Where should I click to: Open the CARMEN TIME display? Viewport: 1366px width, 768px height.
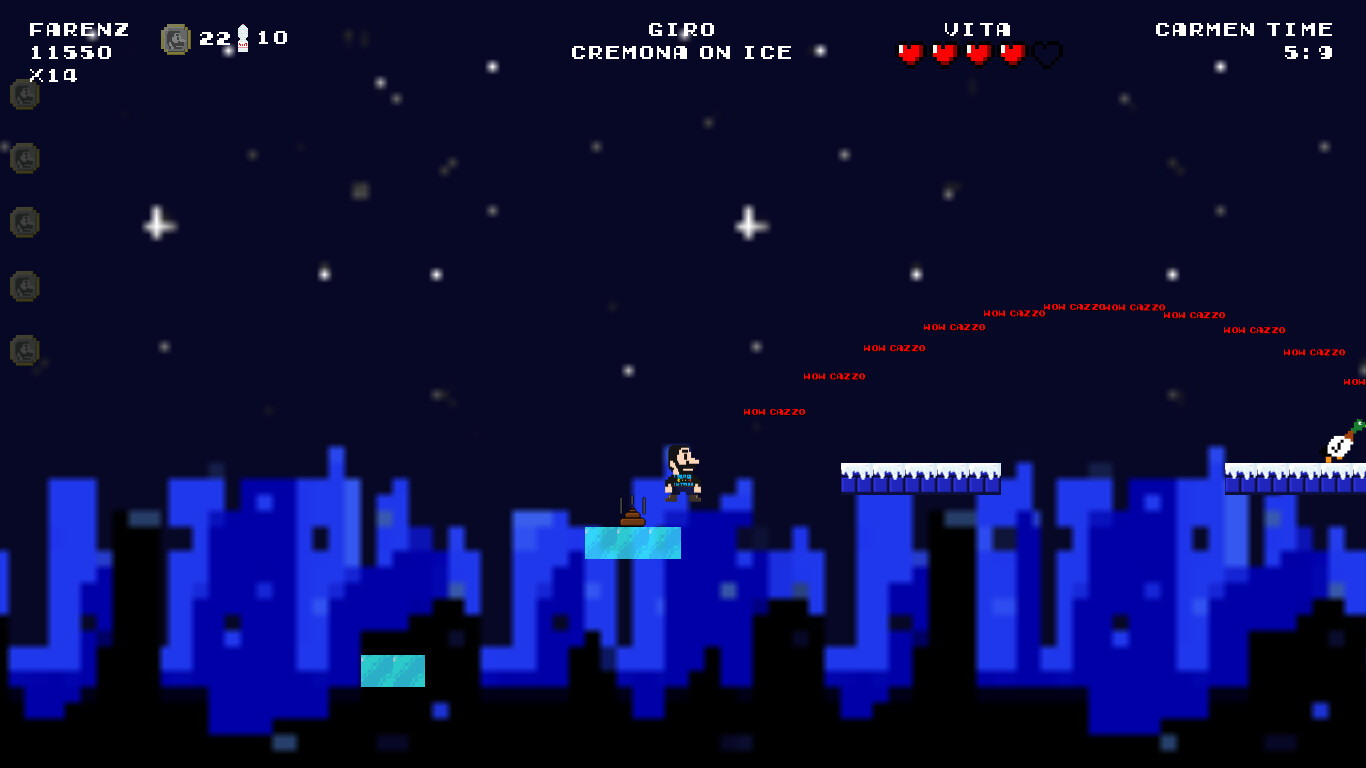[1244, 29]
